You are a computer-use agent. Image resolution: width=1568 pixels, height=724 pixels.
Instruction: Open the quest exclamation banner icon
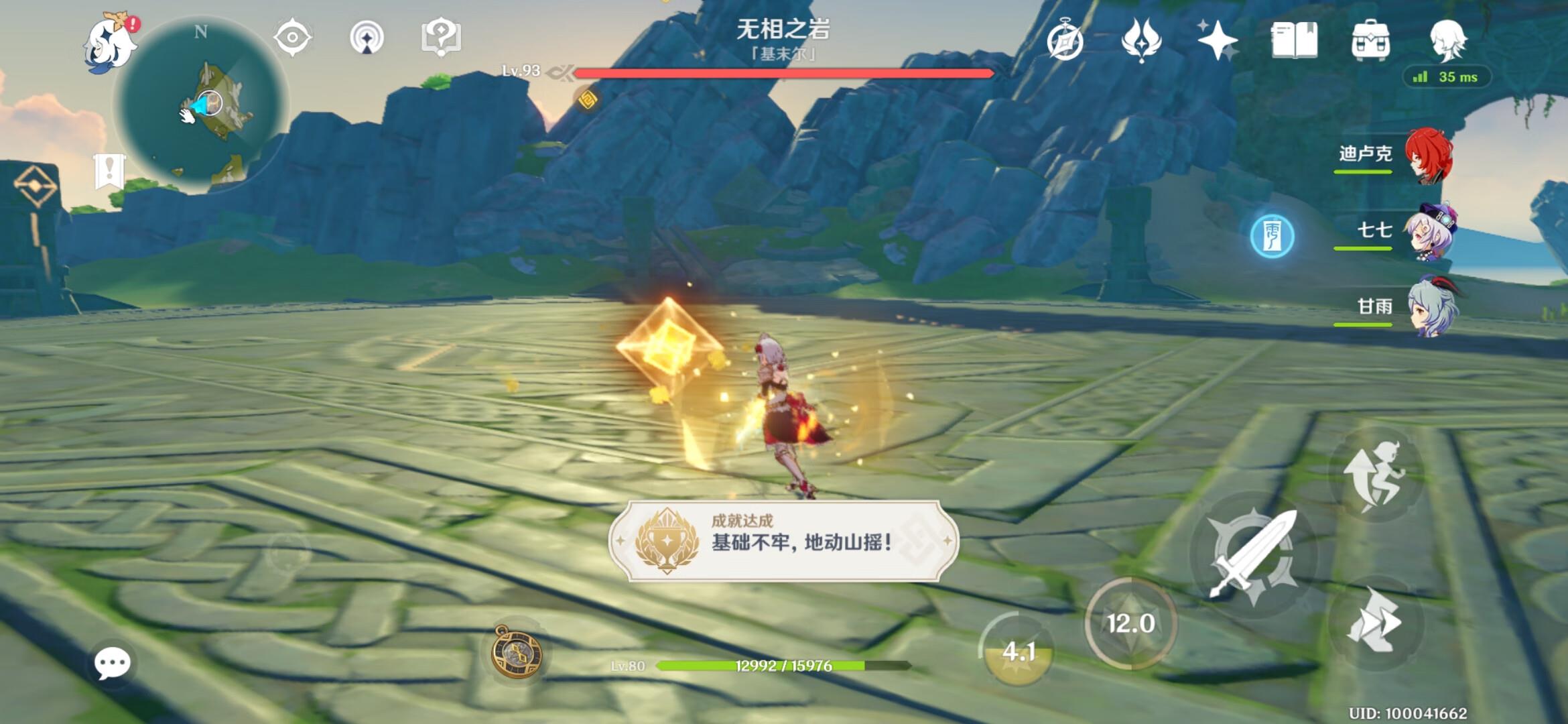pos(109,172)
